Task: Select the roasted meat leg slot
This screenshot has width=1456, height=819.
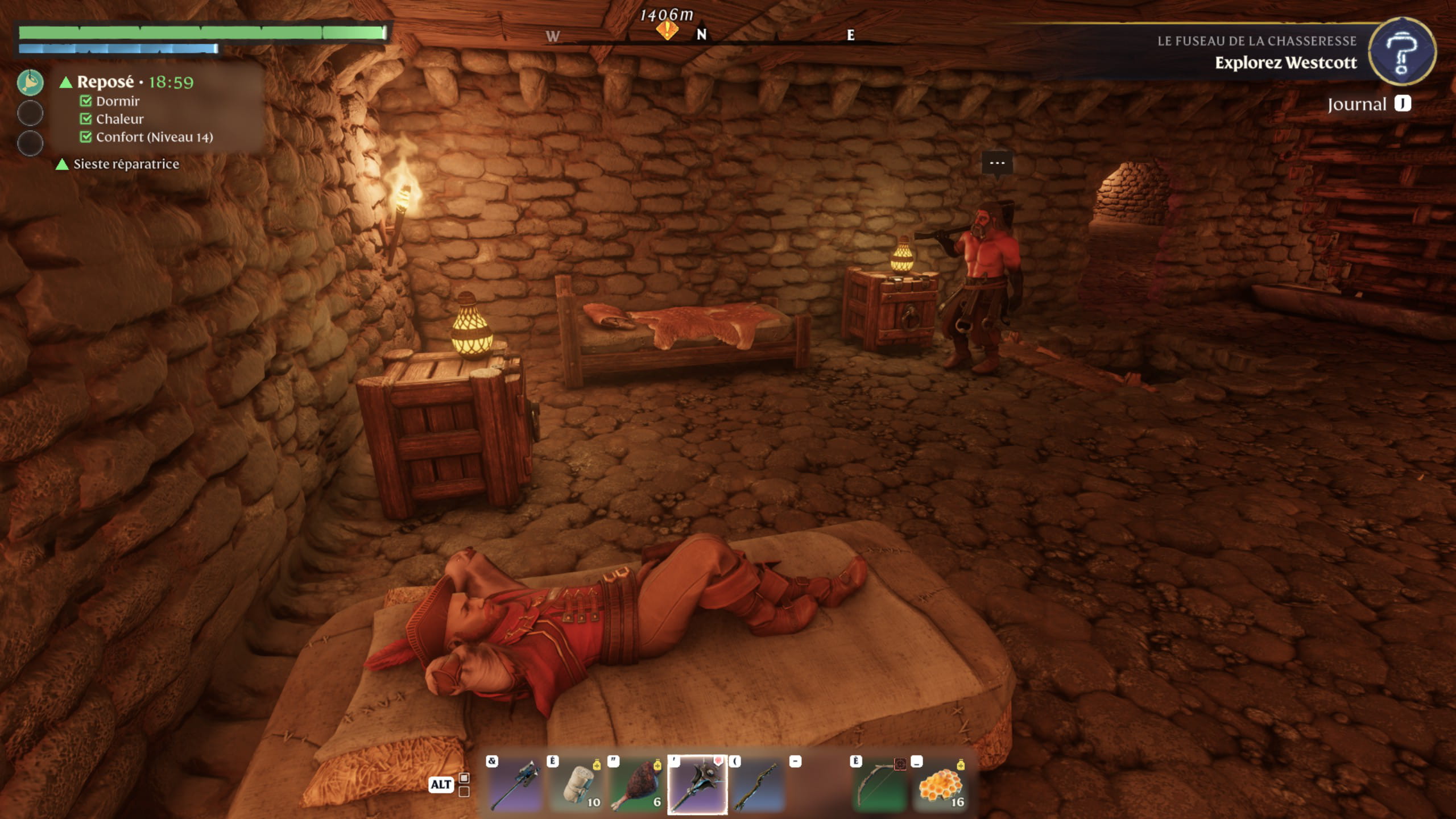Action: 636,785
